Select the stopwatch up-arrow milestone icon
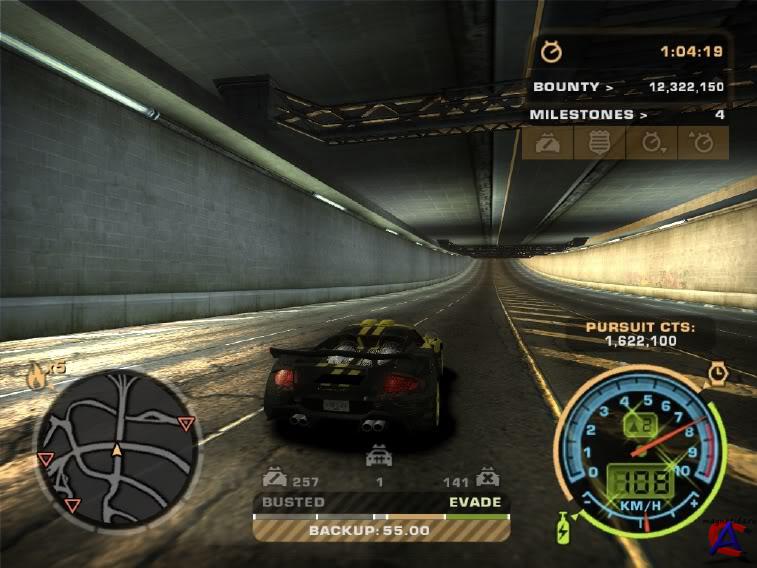This screenshot has height=568, width=757. [x=704, y=143]
